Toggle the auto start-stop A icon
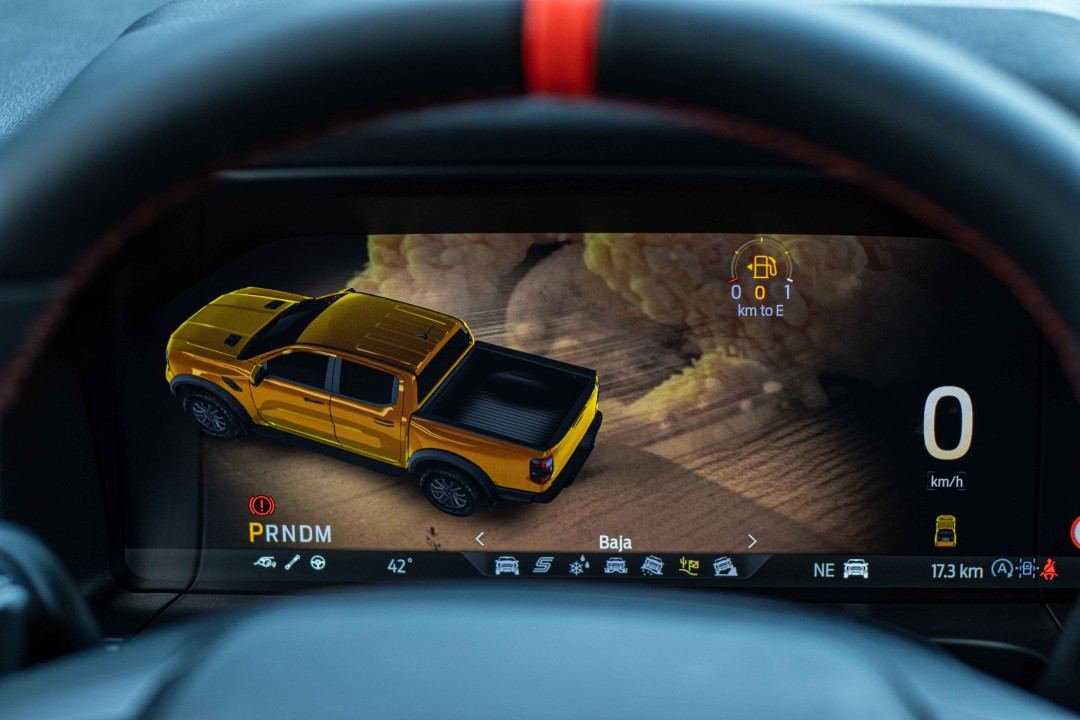The image size is (1080, 720). click(x=1001, y=569)
